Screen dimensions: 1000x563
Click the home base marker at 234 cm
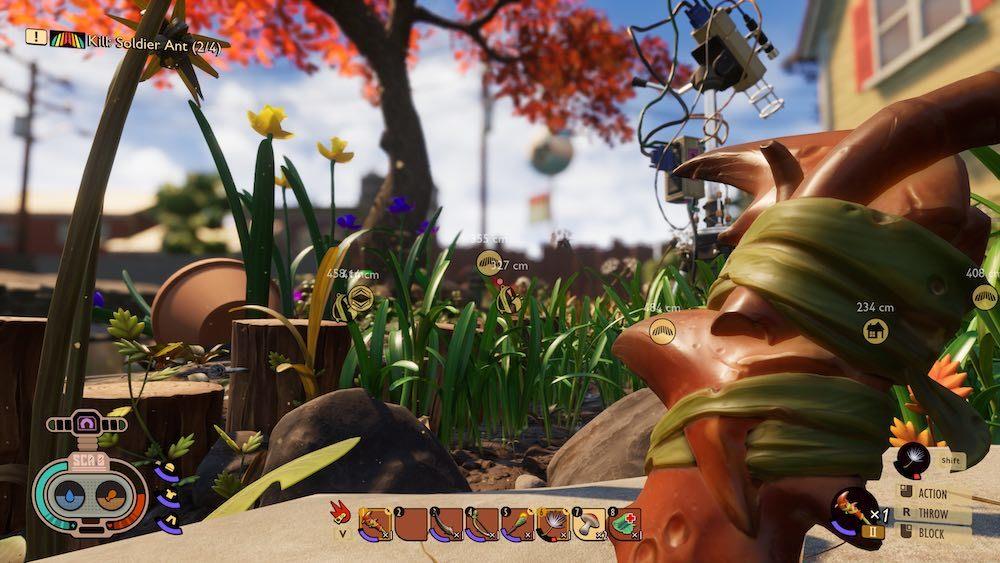coord(875,329)
